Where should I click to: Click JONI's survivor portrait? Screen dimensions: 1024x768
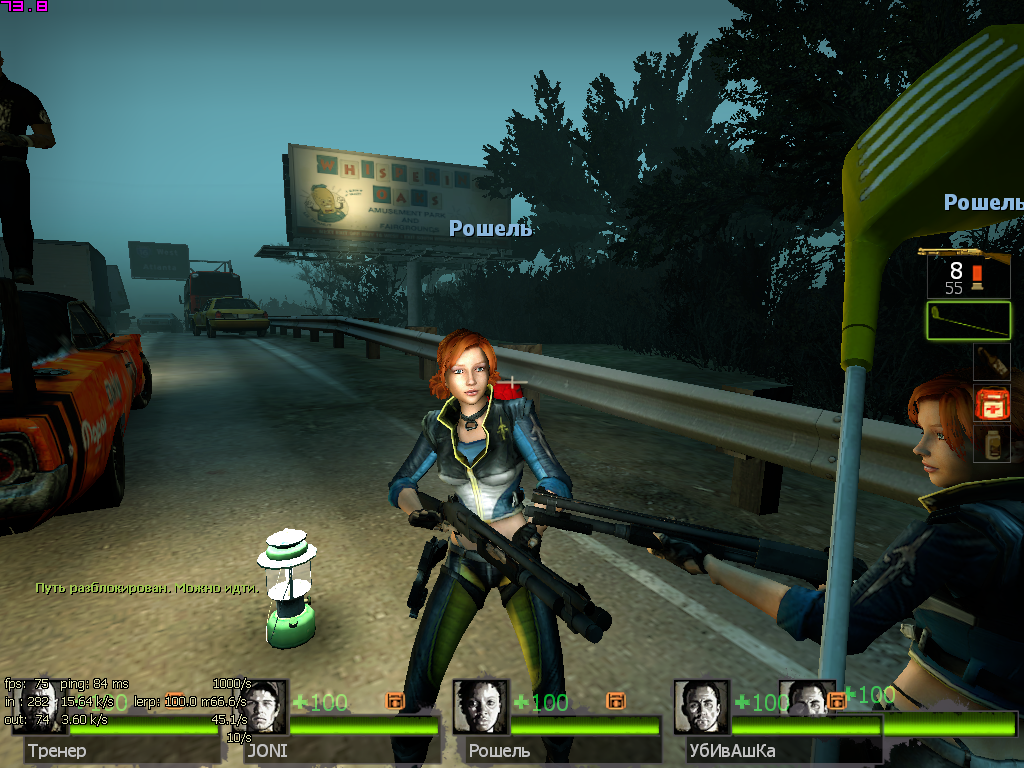[x=264, y=707]
